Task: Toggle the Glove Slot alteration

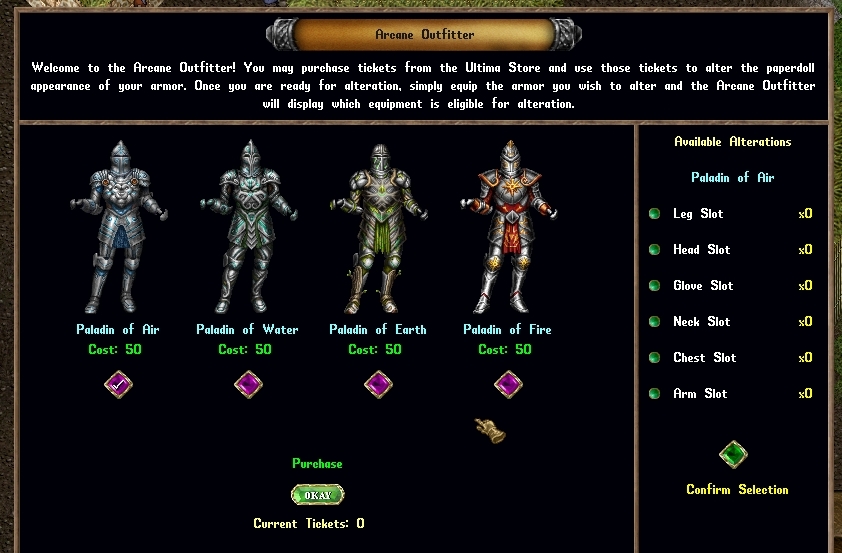Action: pos(655,286)
